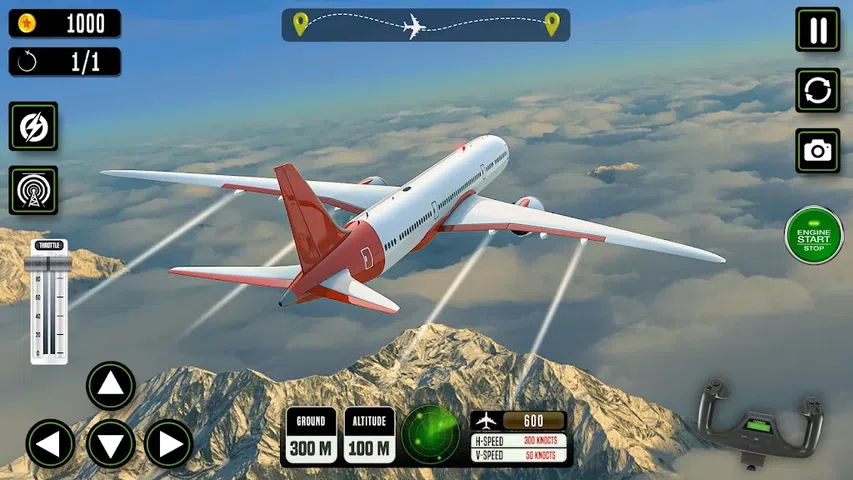
Task: Activate the lightning bolt boost icon
Action: click(x=33, y=127)
